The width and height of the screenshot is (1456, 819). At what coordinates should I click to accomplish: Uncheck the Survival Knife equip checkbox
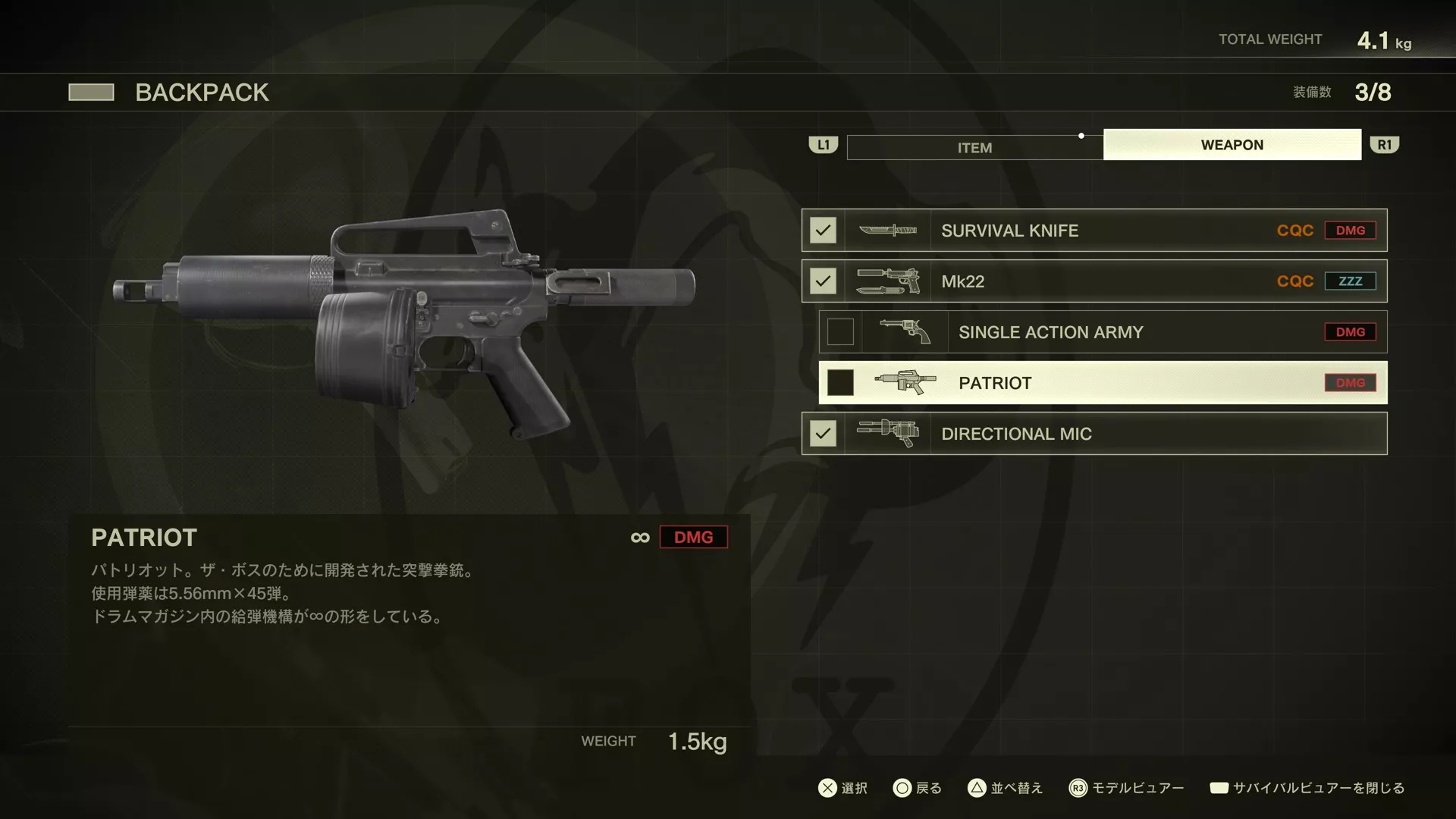[x=822, y=230]
